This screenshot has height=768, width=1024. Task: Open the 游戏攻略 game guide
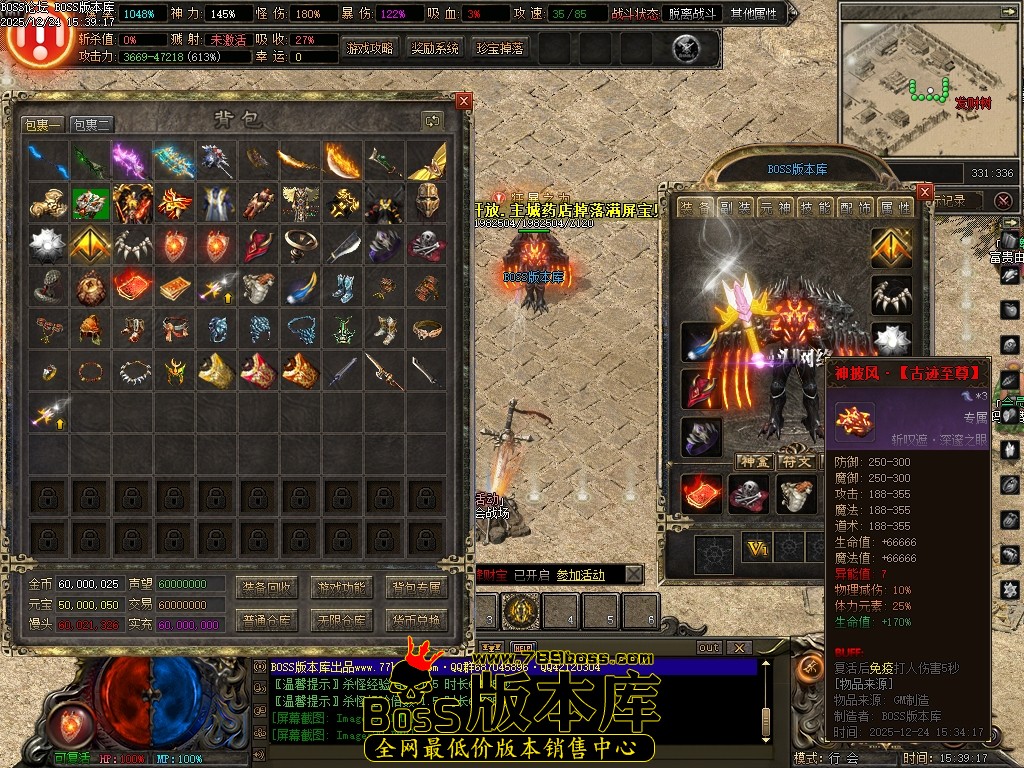coord(370,48)
